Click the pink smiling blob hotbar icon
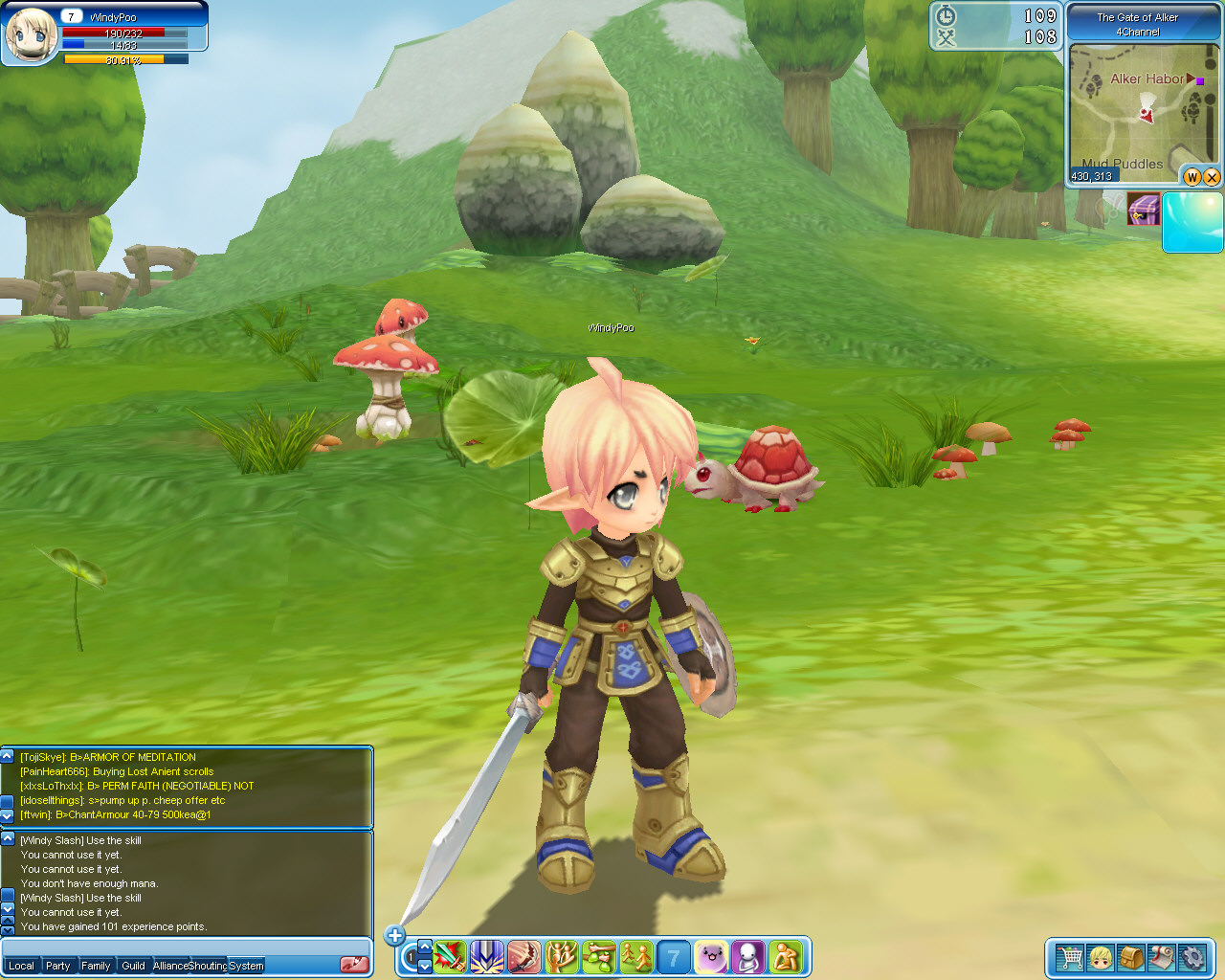This screenshot has width=1225, height=980. tap(711, 956)
